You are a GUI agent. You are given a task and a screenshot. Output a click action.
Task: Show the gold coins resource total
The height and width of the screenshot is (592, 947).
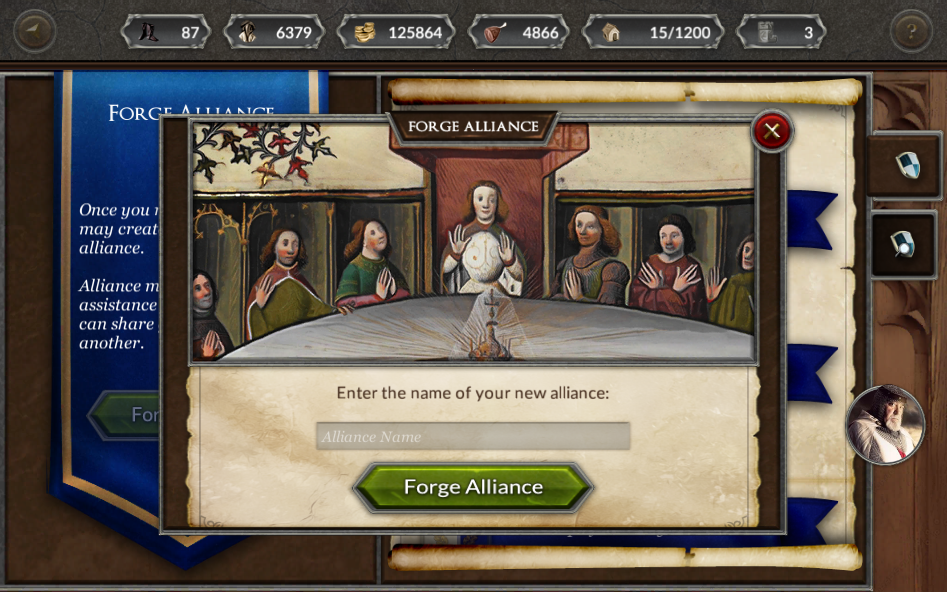(x=397, y=32)
